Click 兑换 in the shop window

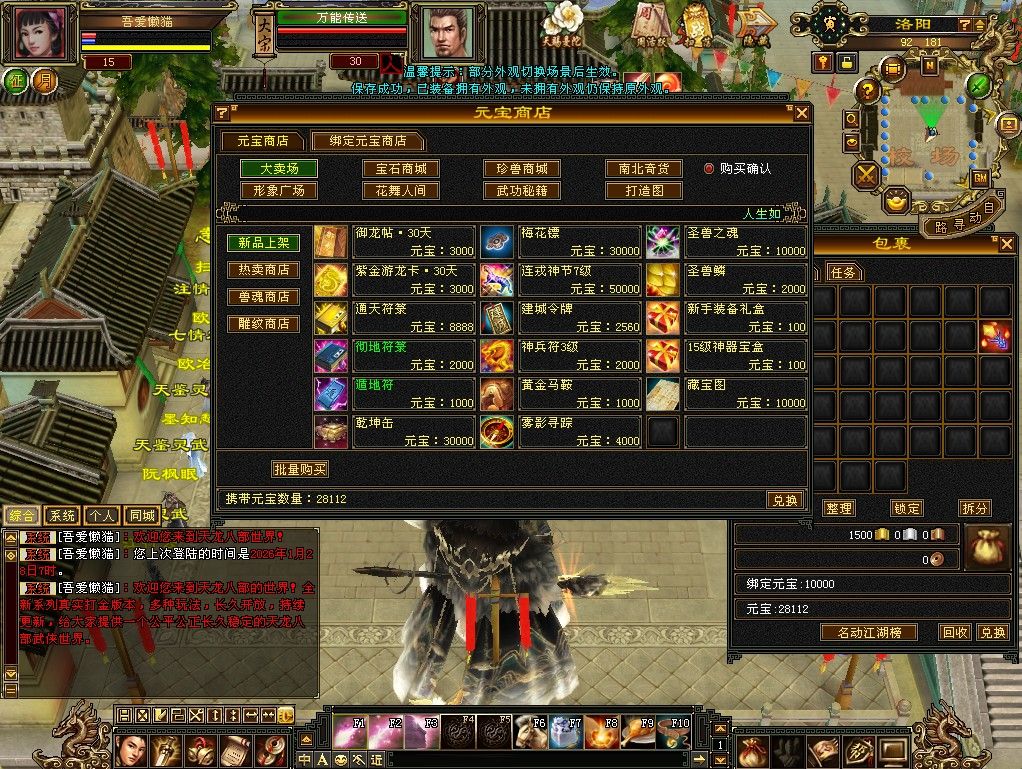784,500
